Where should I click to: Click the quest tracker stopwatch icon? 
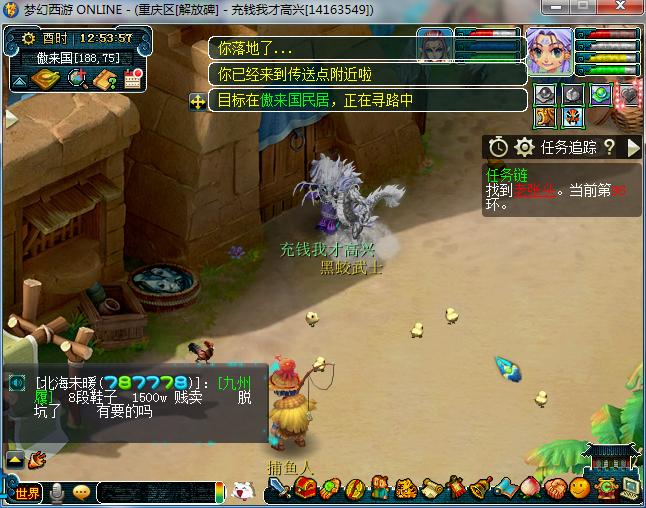497,148
